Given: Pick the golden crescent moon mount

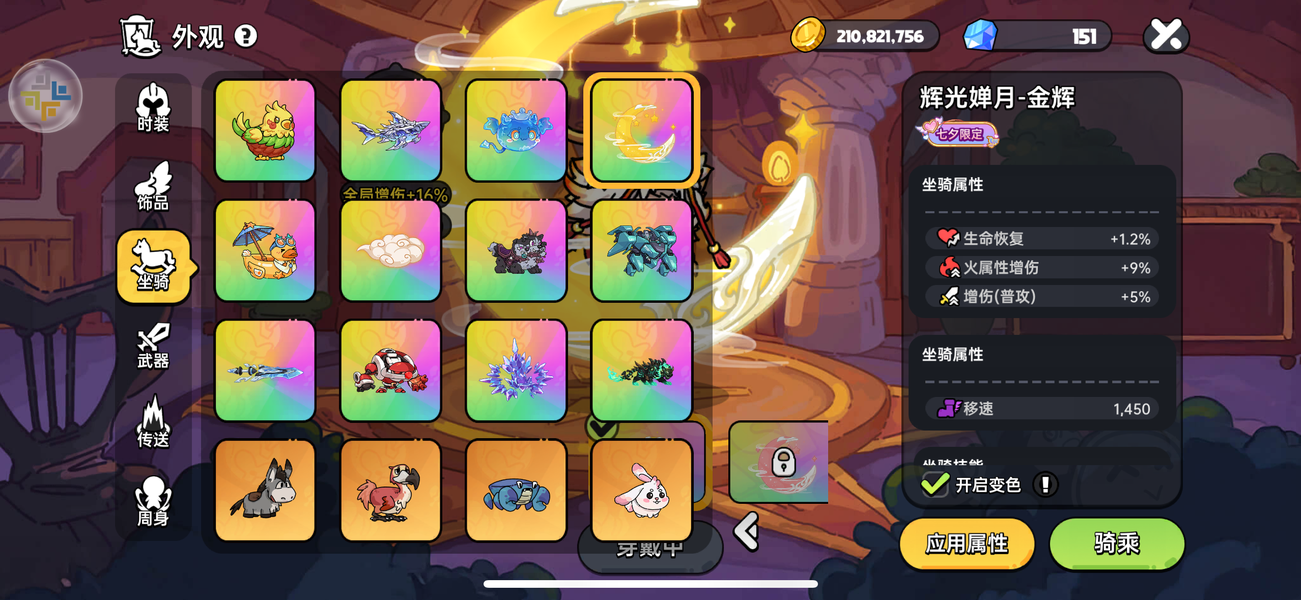Looking at the screenshot, I should tap(641, 131).
